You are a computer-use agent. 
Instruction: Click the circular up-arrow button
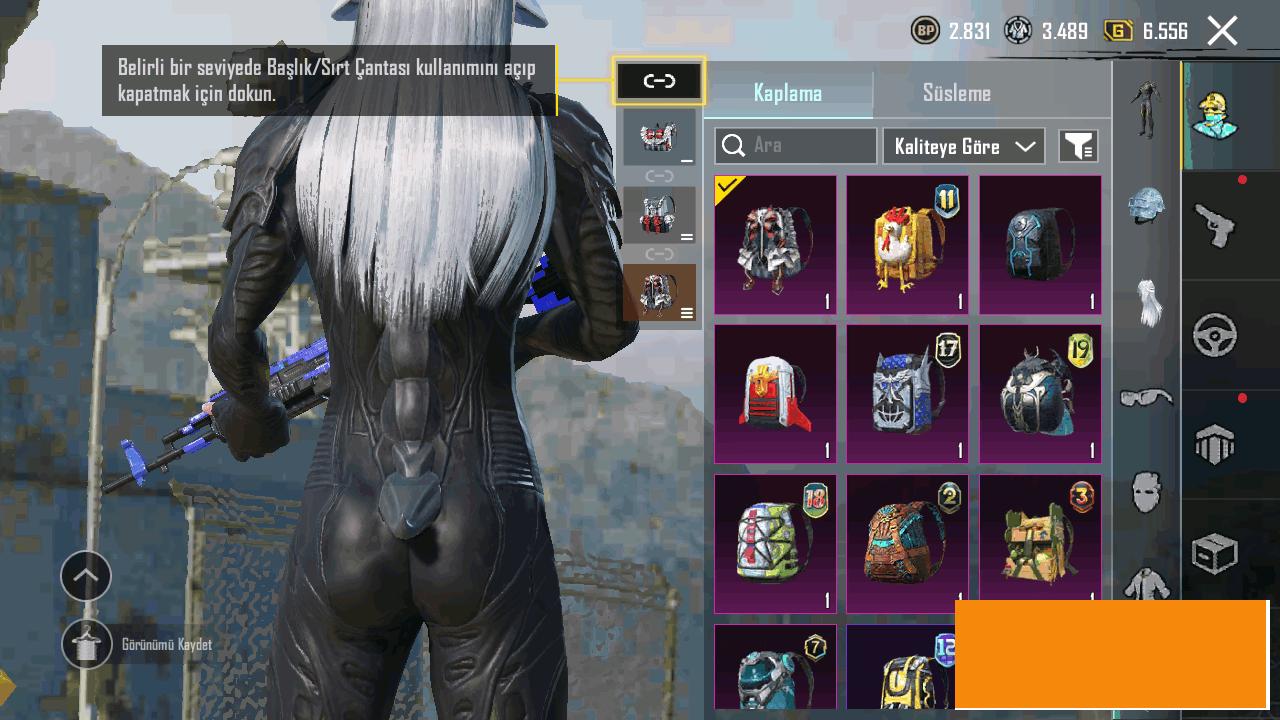pyautogui.click(x=86, y=576)
